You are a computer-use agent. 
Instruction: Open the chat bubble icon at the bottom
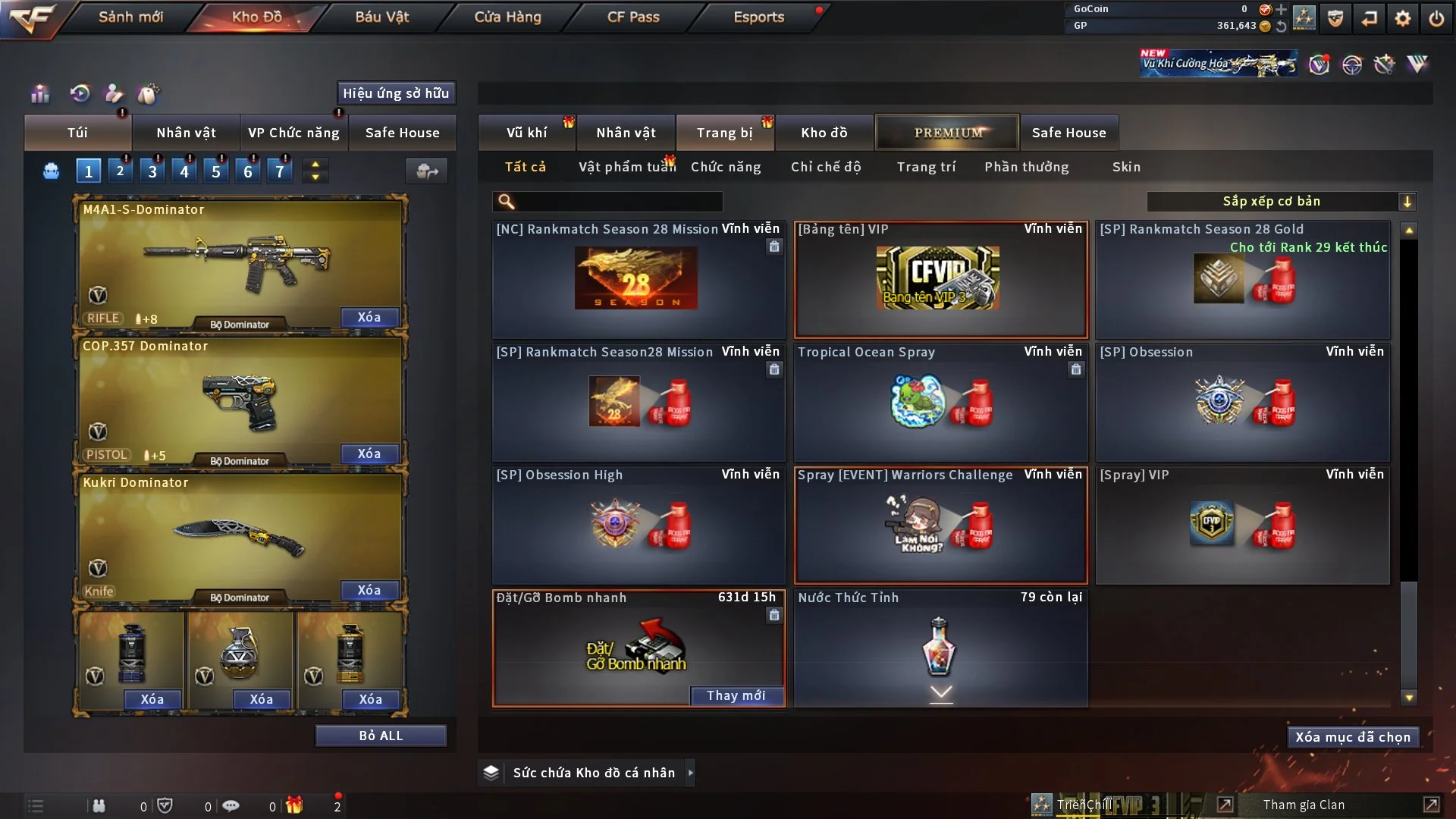[231, 805]
